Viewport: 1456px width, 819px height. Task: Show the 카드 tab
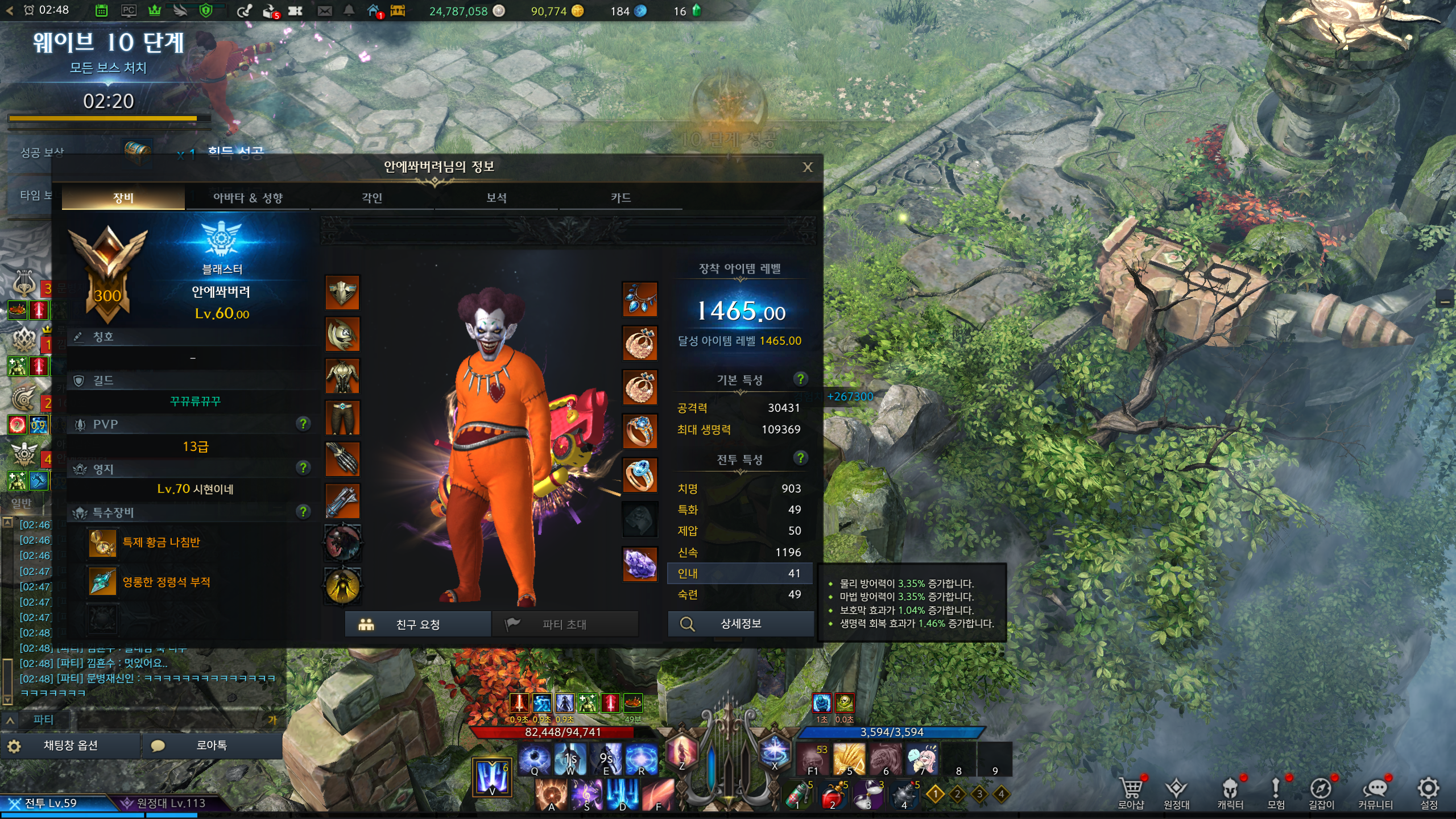(x=621, y=198)
